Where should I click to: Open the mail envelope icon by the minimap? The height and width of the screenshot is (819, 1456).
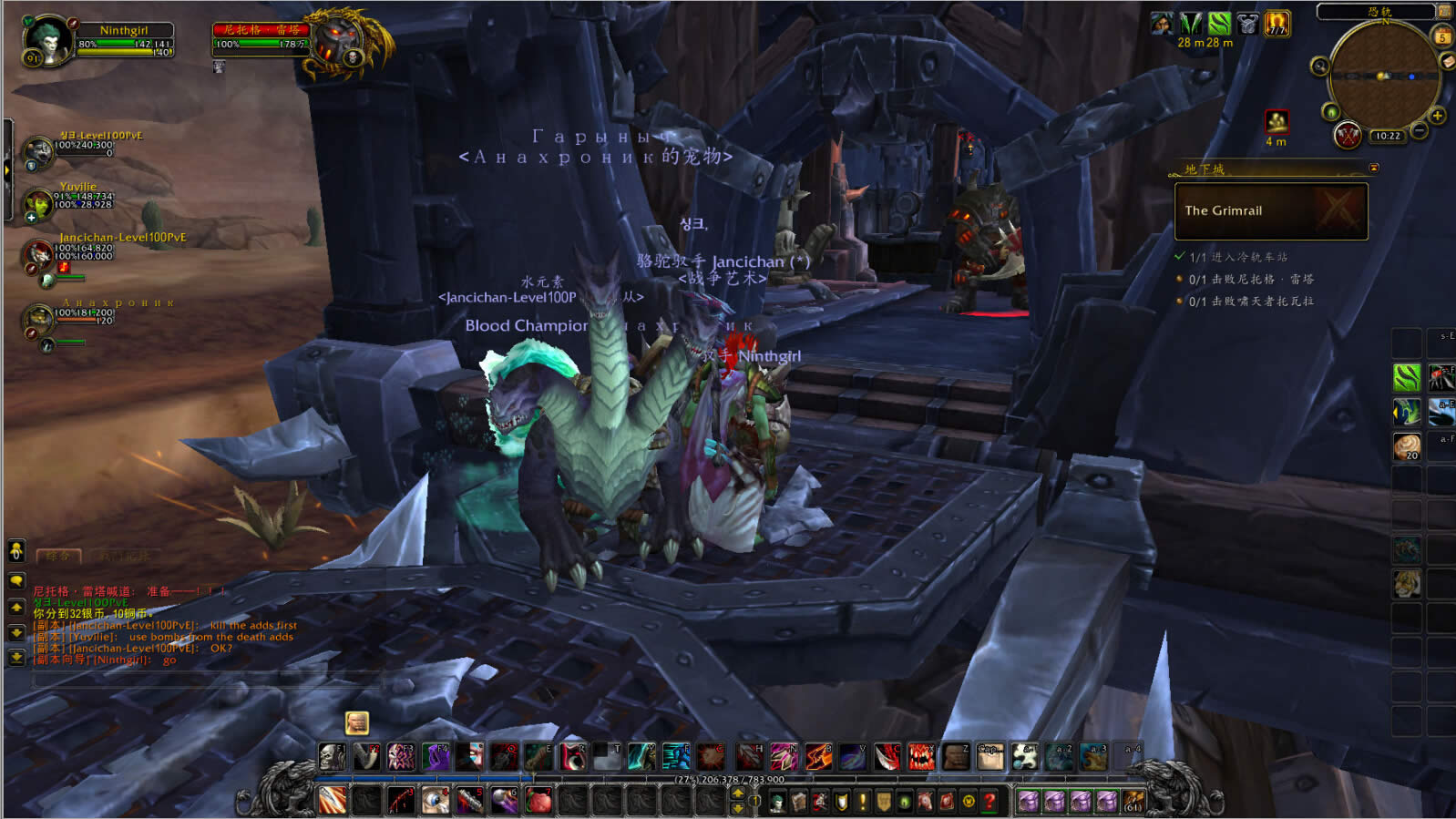[1448, 61]
